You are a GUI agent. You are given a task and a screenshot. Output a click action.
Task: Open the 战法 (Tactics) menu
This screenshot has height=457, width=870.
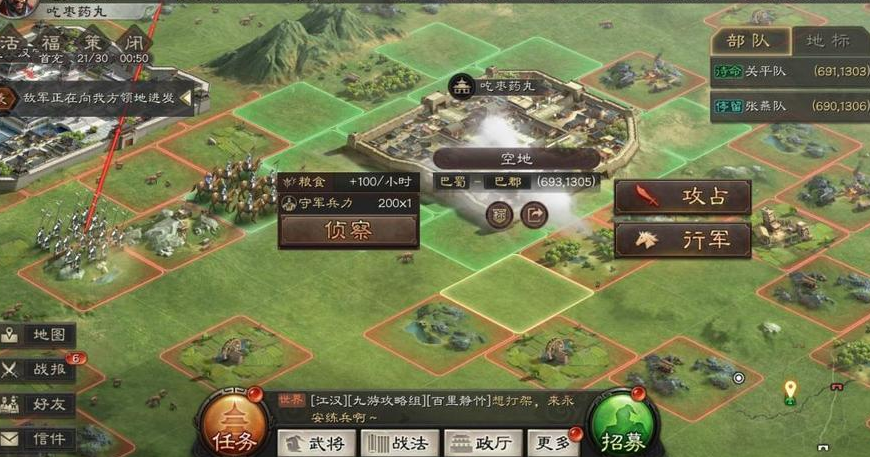(400, 442)
